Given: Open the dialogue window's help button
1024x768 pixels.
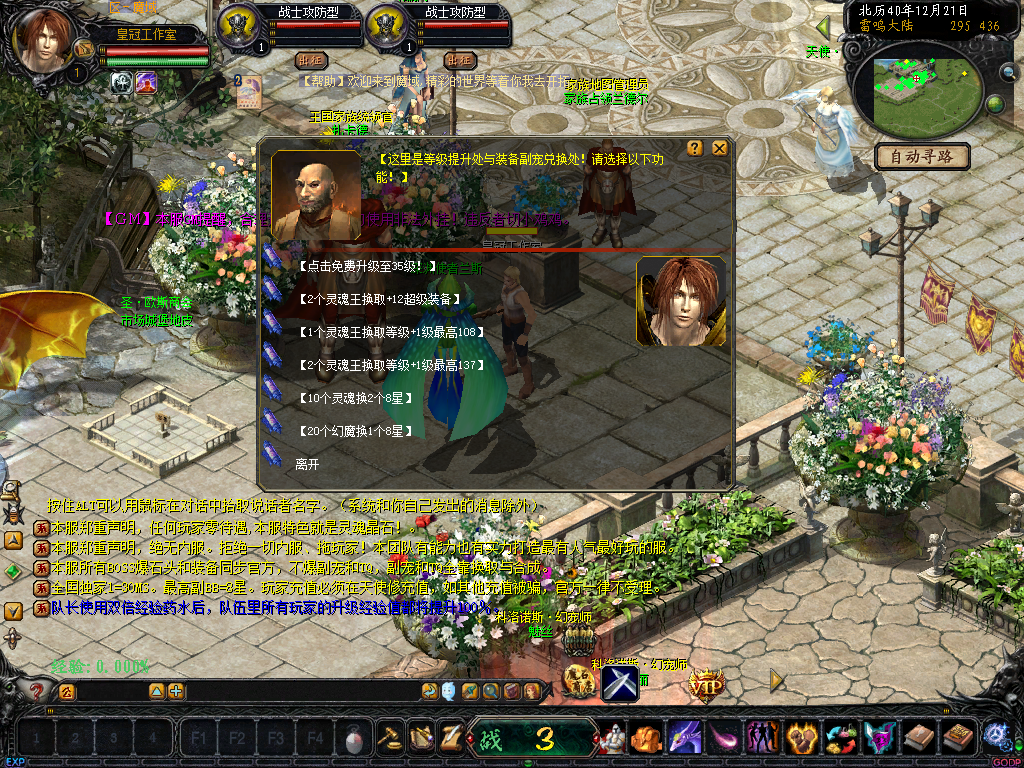Looking at the screenshot, I should click(695, 149).
